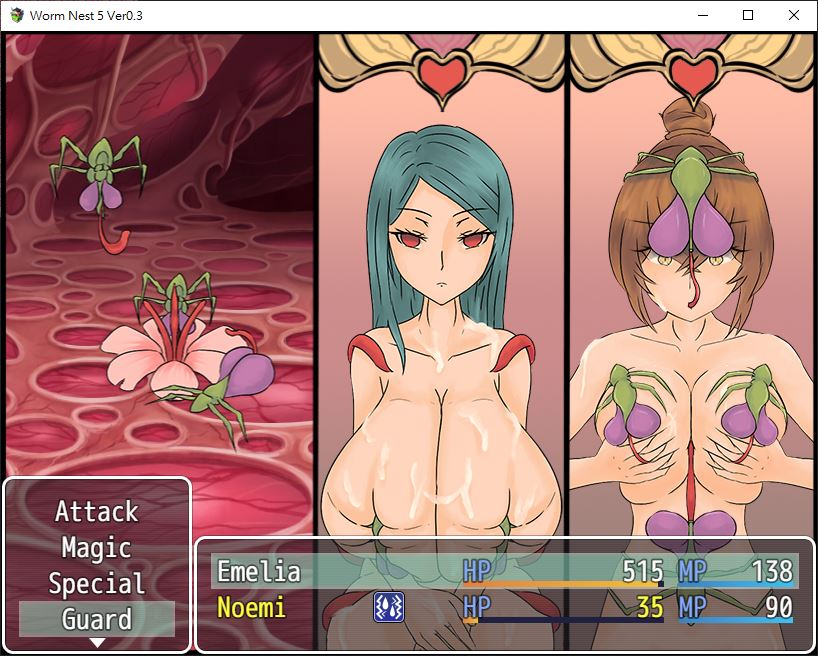
Task: Click the command list's down arrow
Action: [97, 642]
